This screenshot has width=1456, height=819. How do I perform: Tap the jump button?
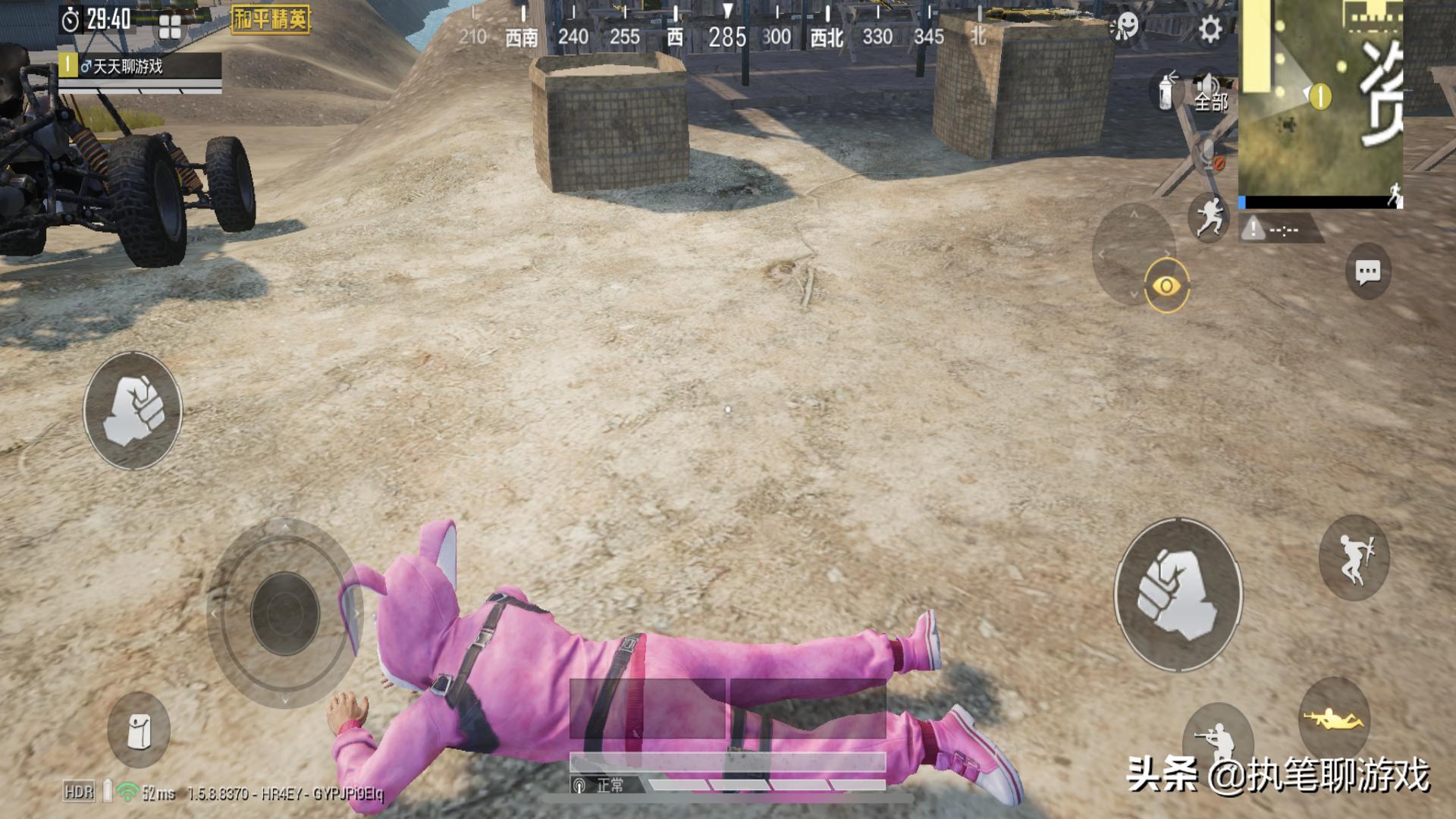click(1354, 559)
